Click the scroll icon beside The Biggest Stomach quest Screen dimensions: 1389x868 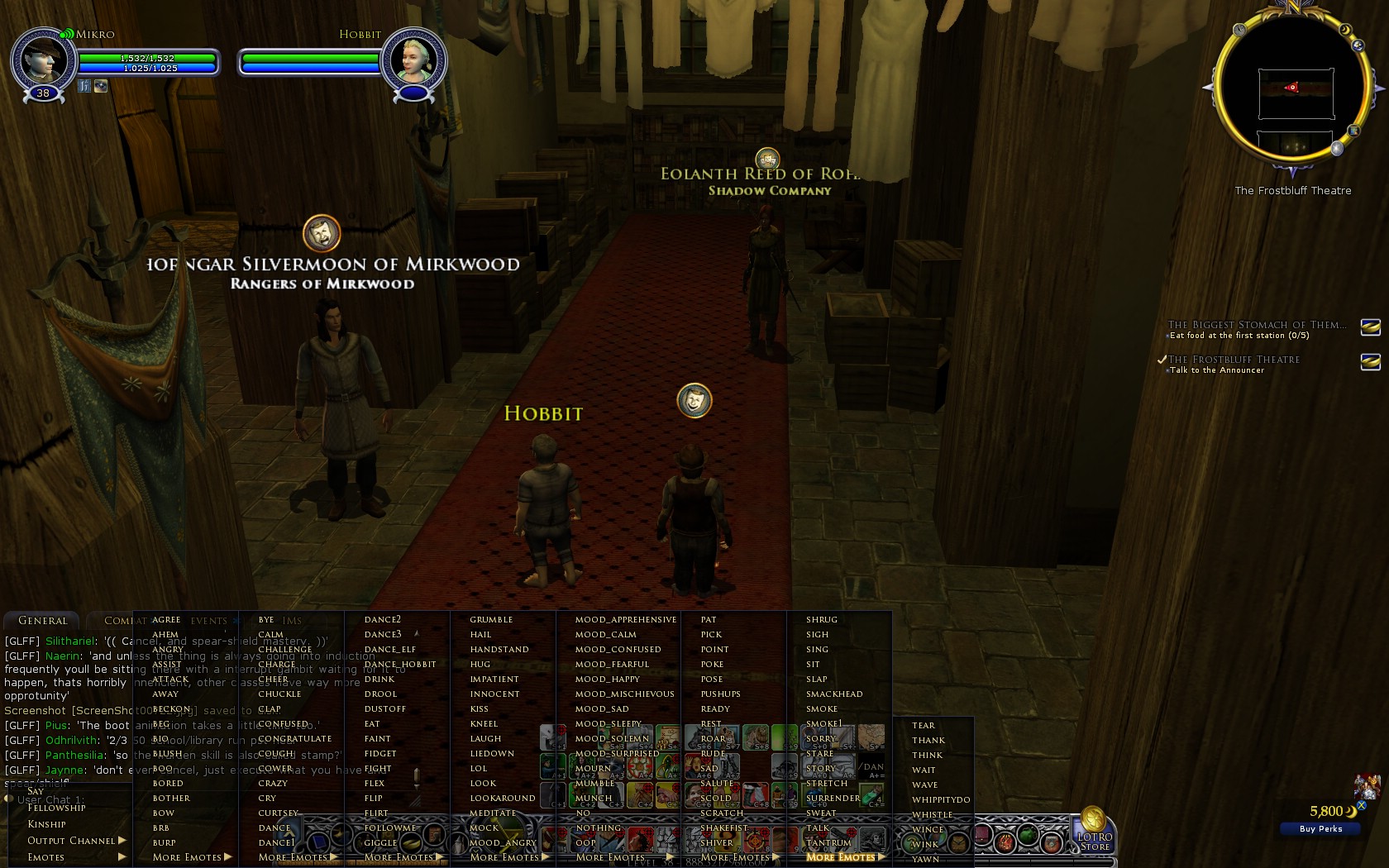click(x=1372, y=327)
